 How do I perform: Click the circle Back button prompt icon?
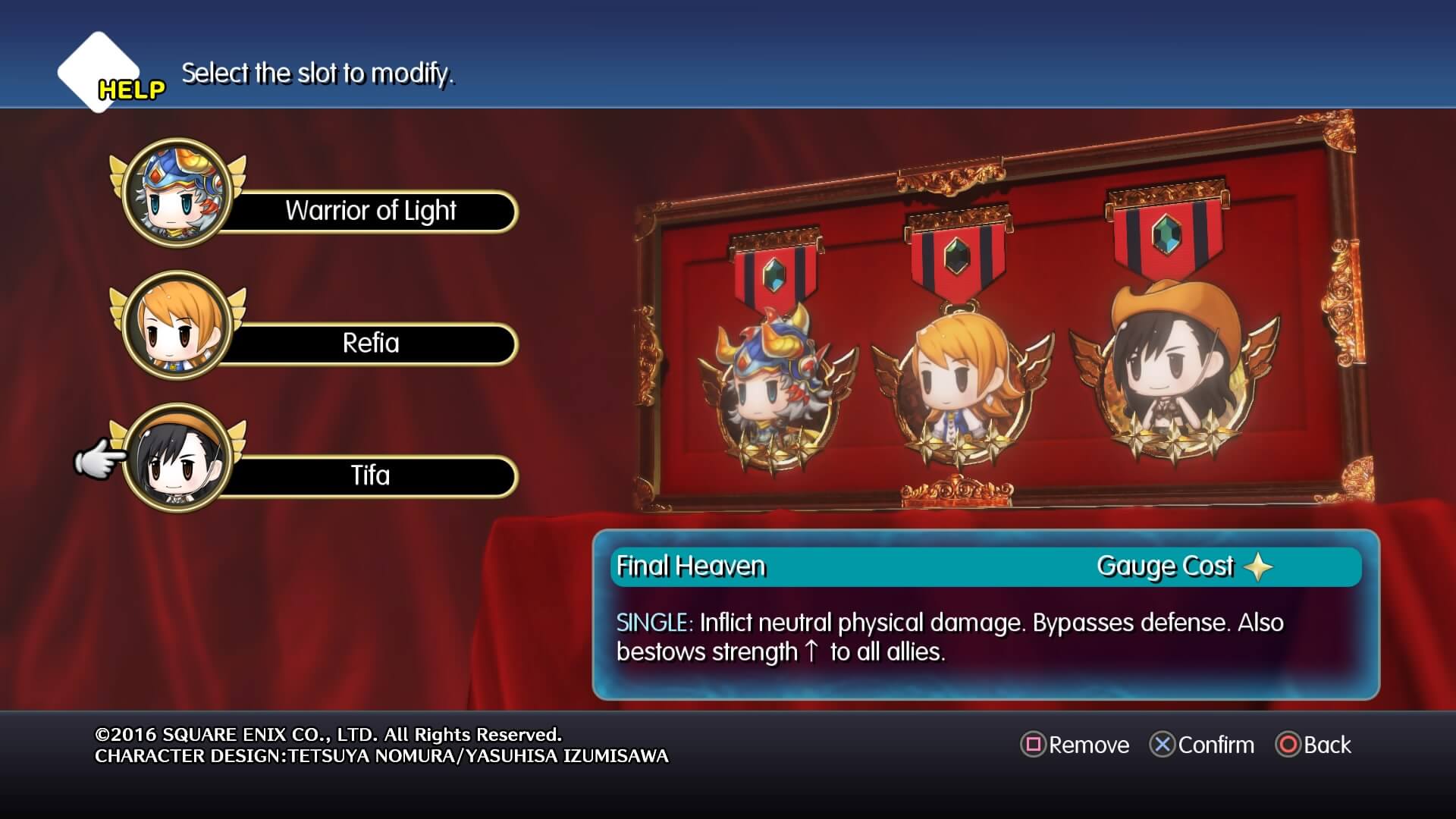(x=1290, y=745)
